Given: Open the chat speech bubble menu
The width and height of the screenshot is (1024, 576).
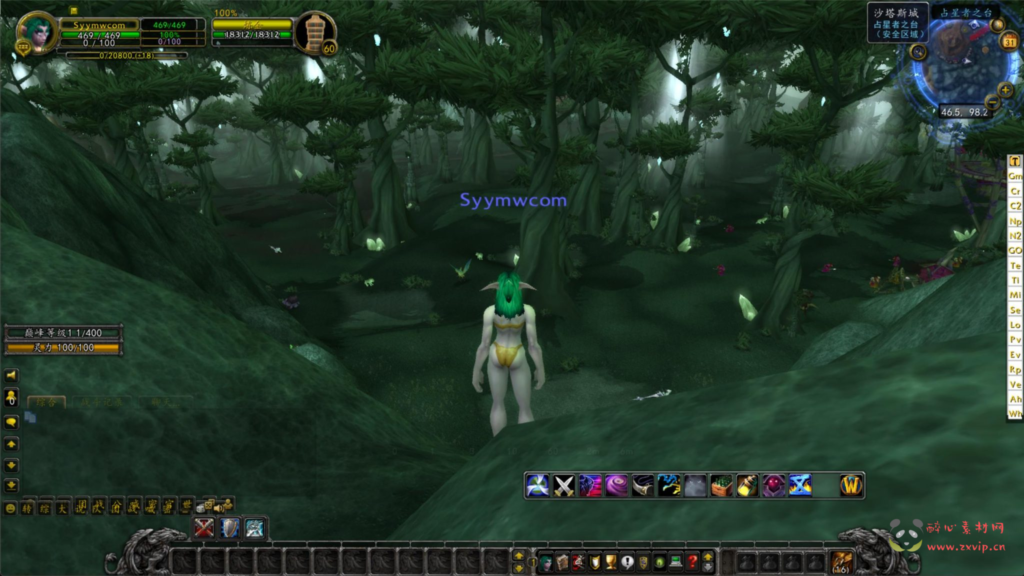Looking at the screenshot, I should [x=12, y=422].
